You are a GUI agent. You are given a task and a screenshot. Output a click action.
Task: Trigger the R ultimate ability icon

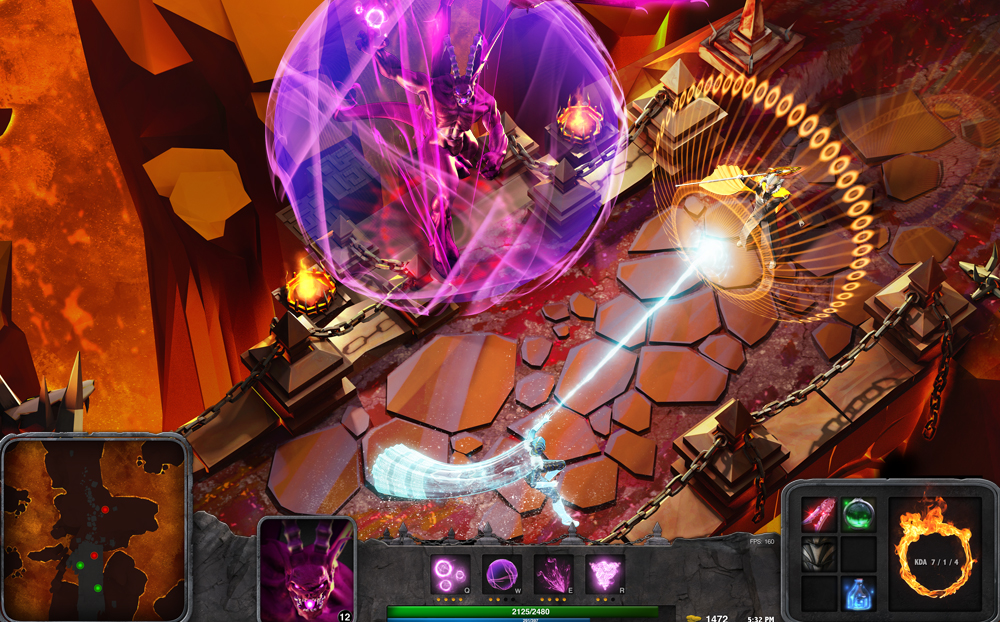point(605,574)
